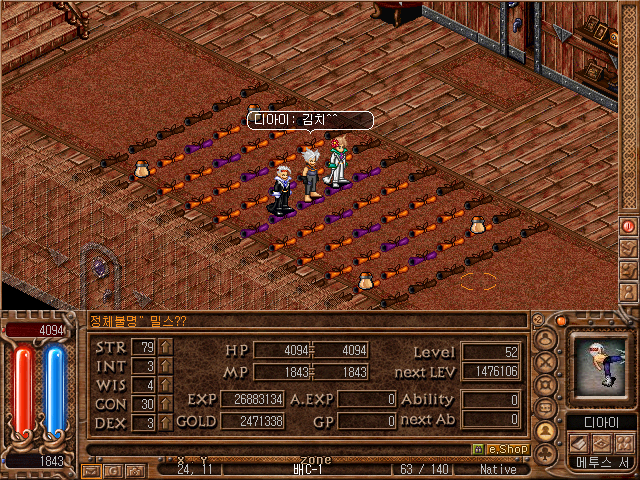Boost DEX with its up arrow
640x480 pixels.
tap(166, 423)
